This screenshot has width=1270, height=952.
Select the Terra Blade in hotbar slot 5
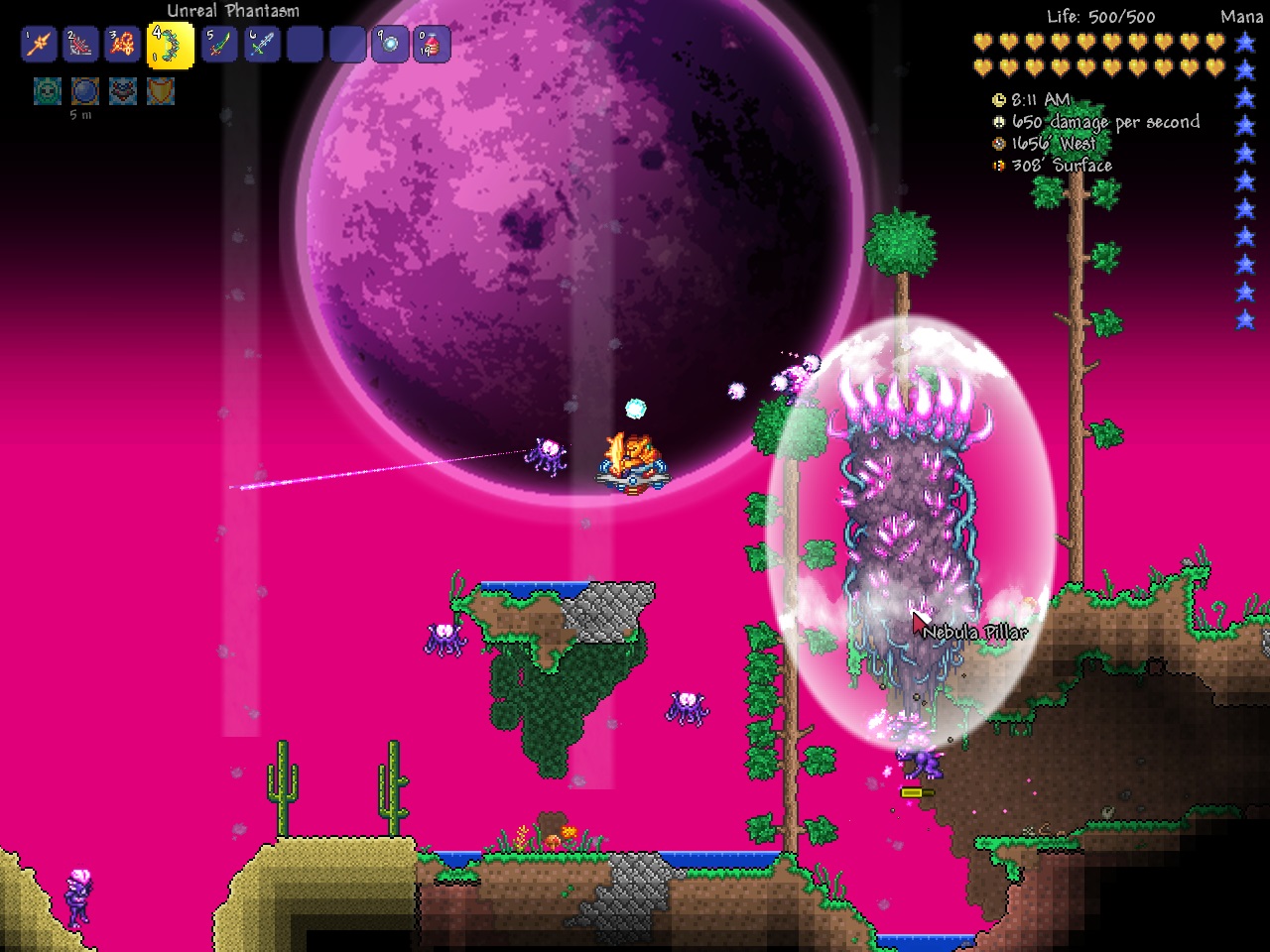pyautogui.click(x=217, y=44)
